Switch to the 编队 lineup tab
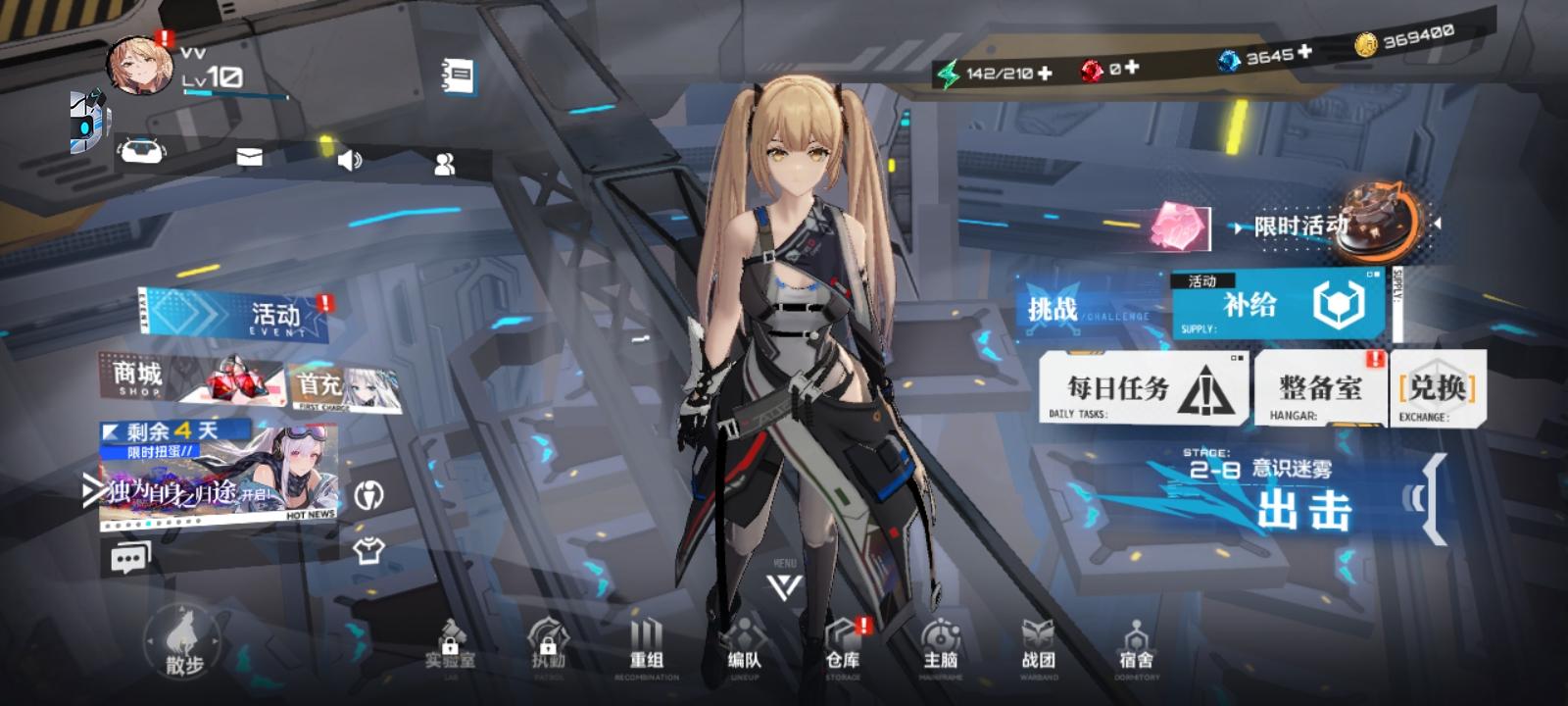Image resolution: width=1568 pixels, height=706 pixels. 743,647
